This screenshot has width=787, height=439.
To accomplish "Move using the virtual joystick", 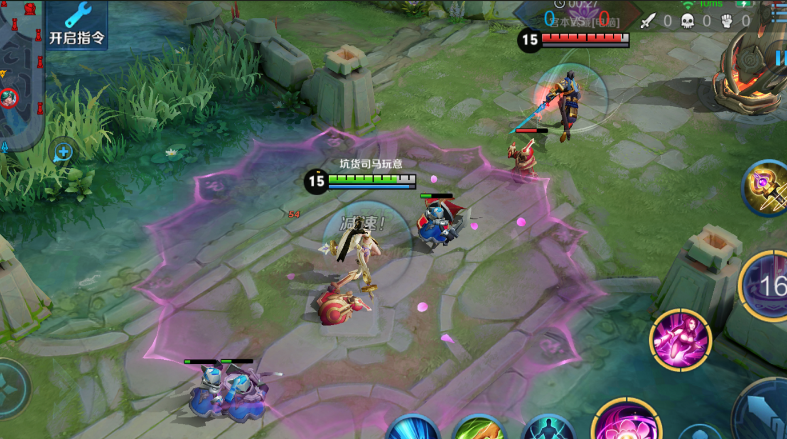I will 10,388.
